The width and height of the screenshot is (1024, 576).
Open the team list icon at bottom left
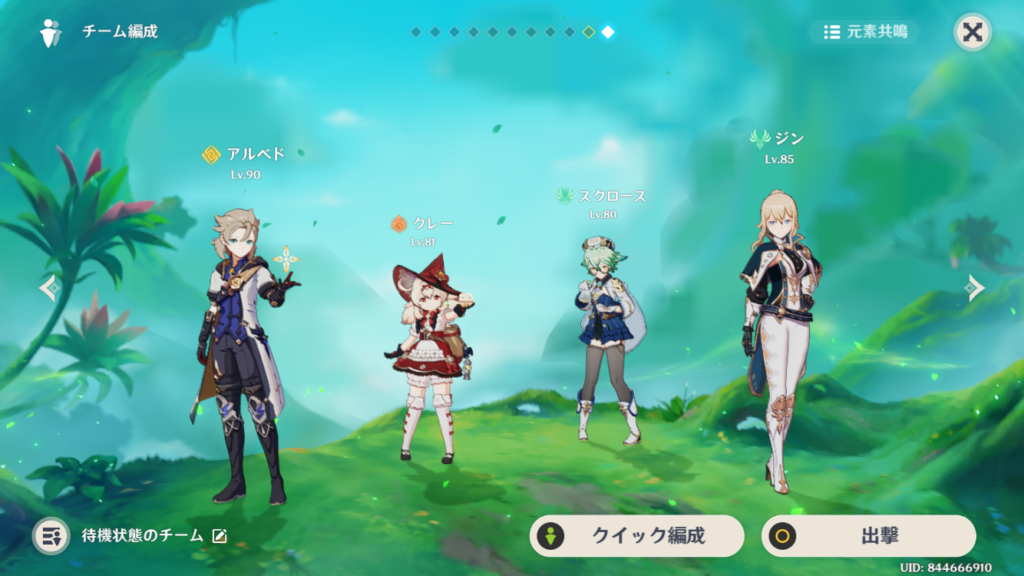tap(51, 536)
